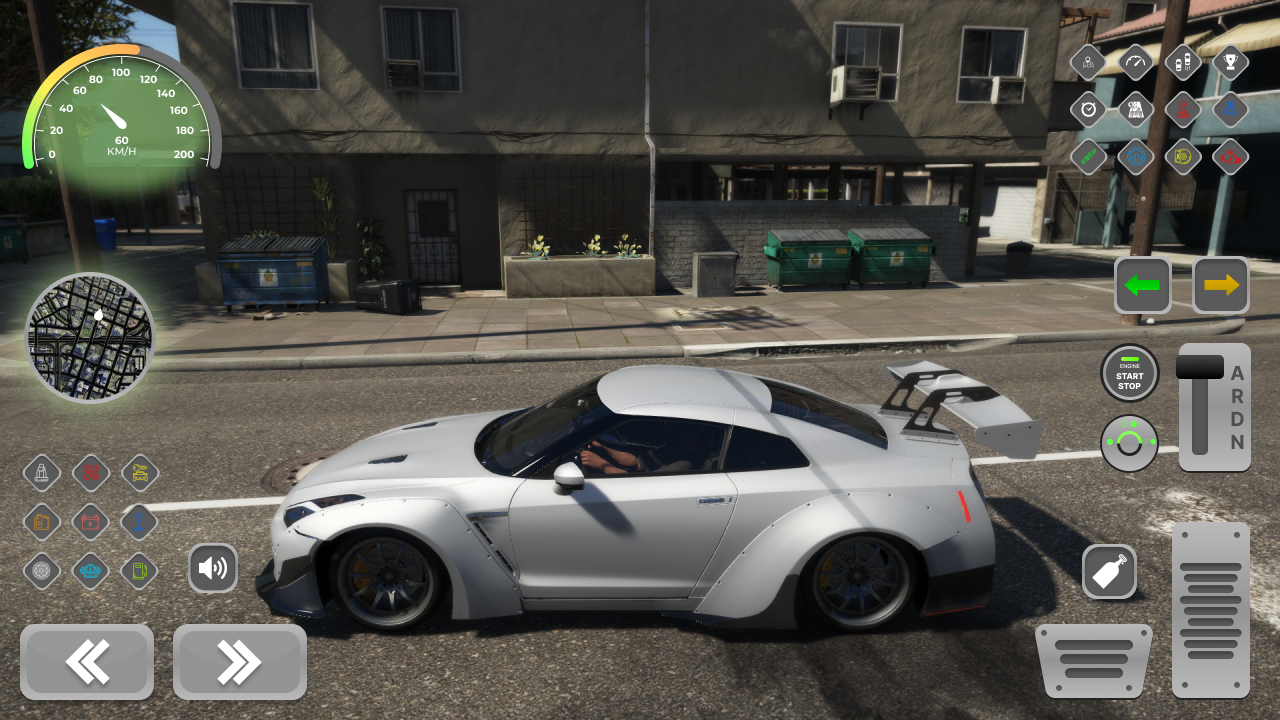Click the white wheel rim icon

42,571
